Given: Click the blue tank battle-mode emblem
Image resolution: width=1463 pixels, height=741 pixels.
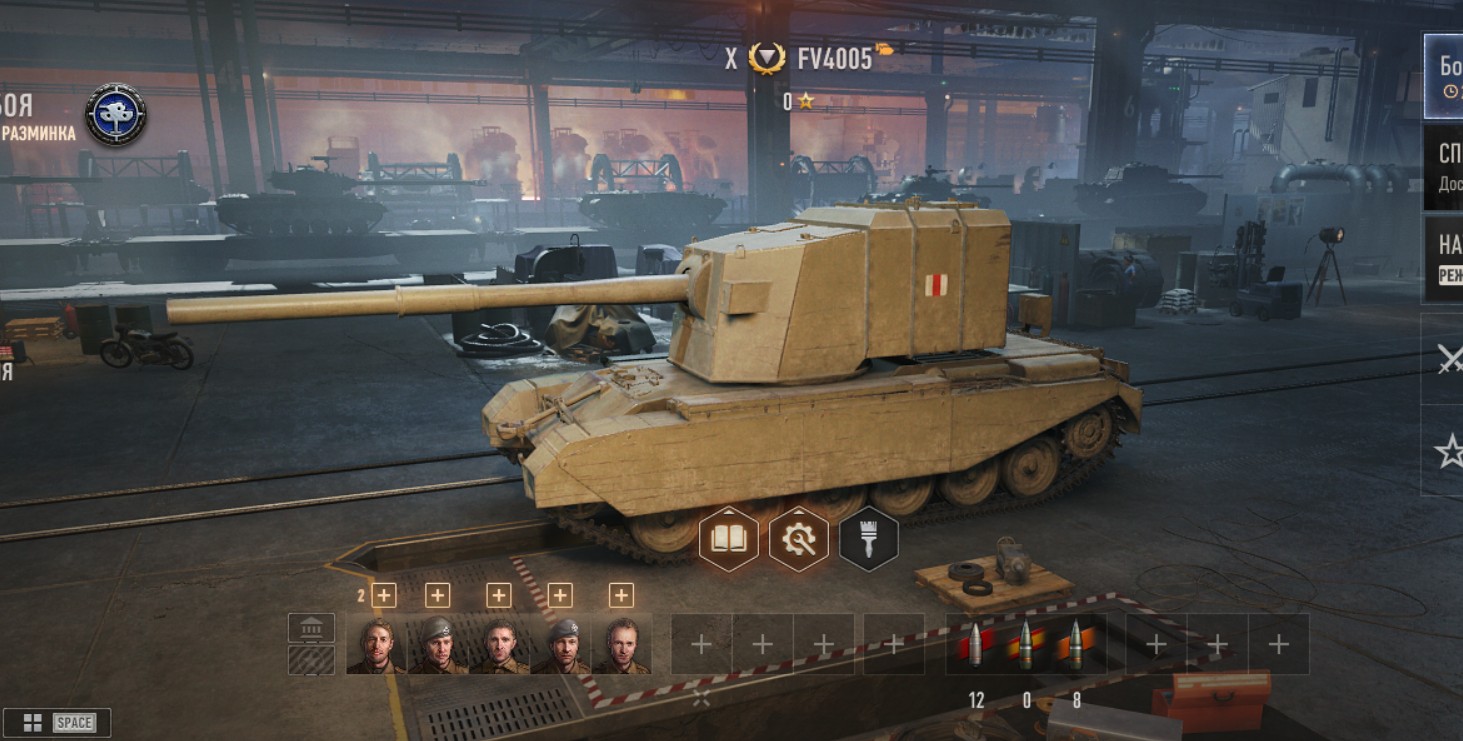Looking at the screenshot, I should [x=116, y=114].
